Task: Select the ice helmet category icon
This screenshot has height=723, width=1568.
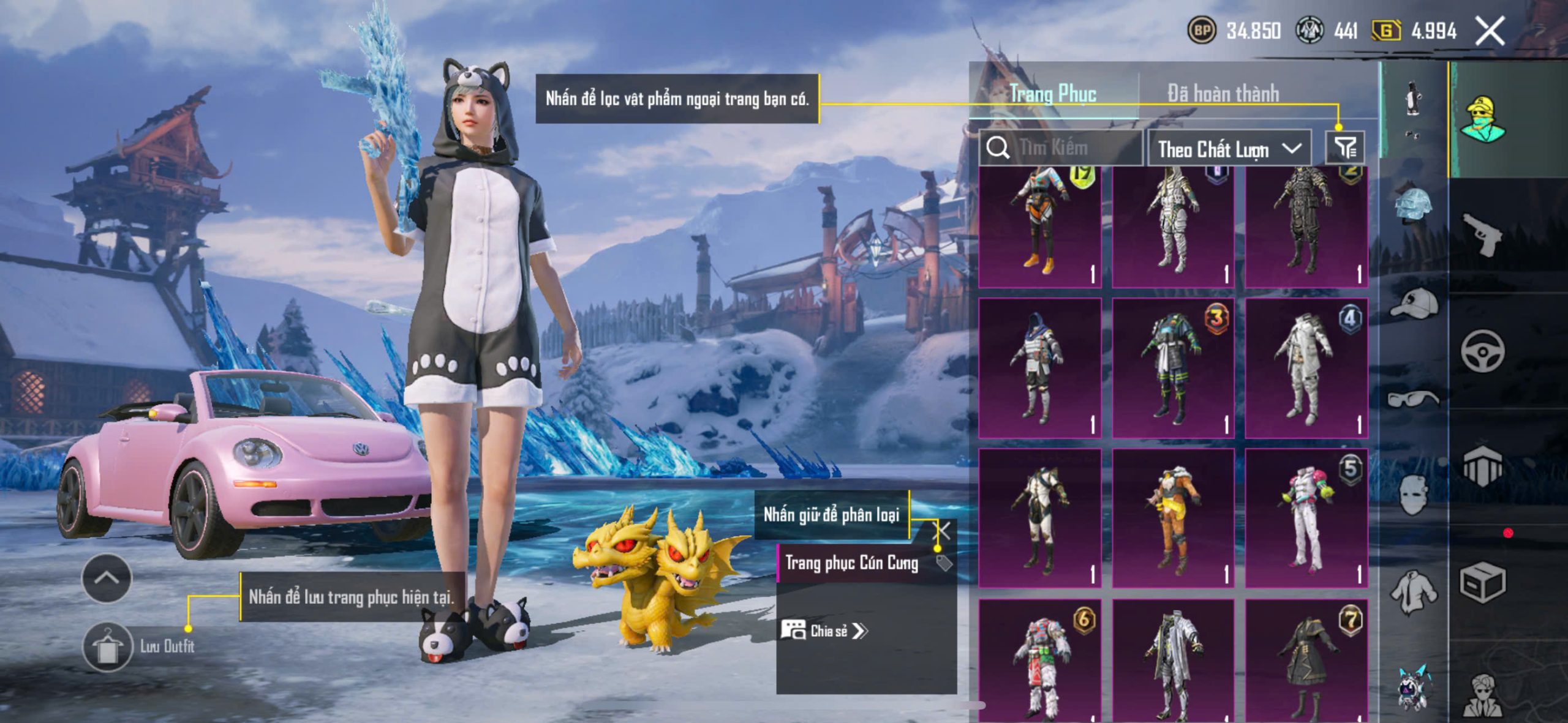Action: (1414, 206)
